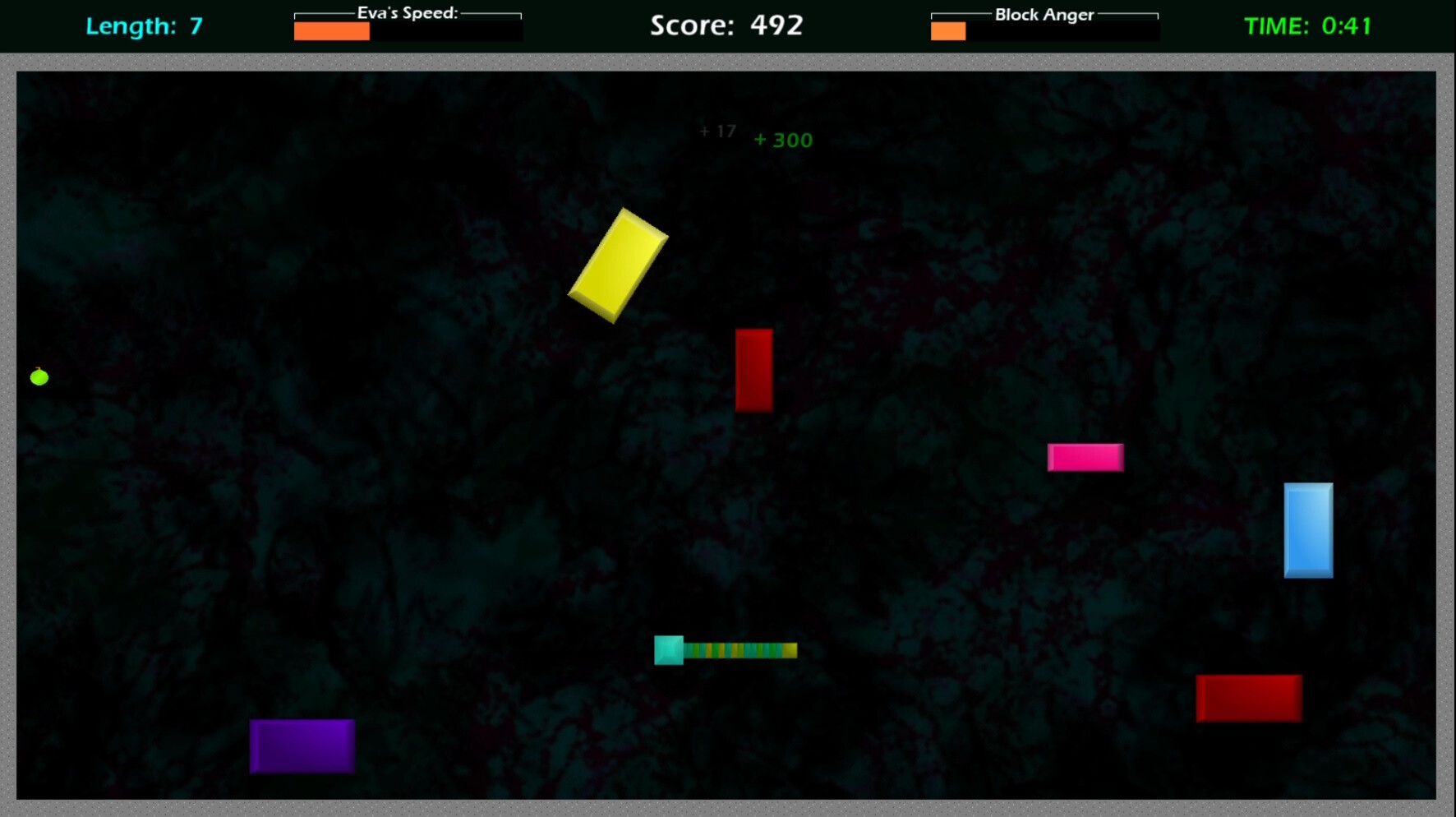
Task: Click the Block Anger label
Action: click(x=1044, y=12)
